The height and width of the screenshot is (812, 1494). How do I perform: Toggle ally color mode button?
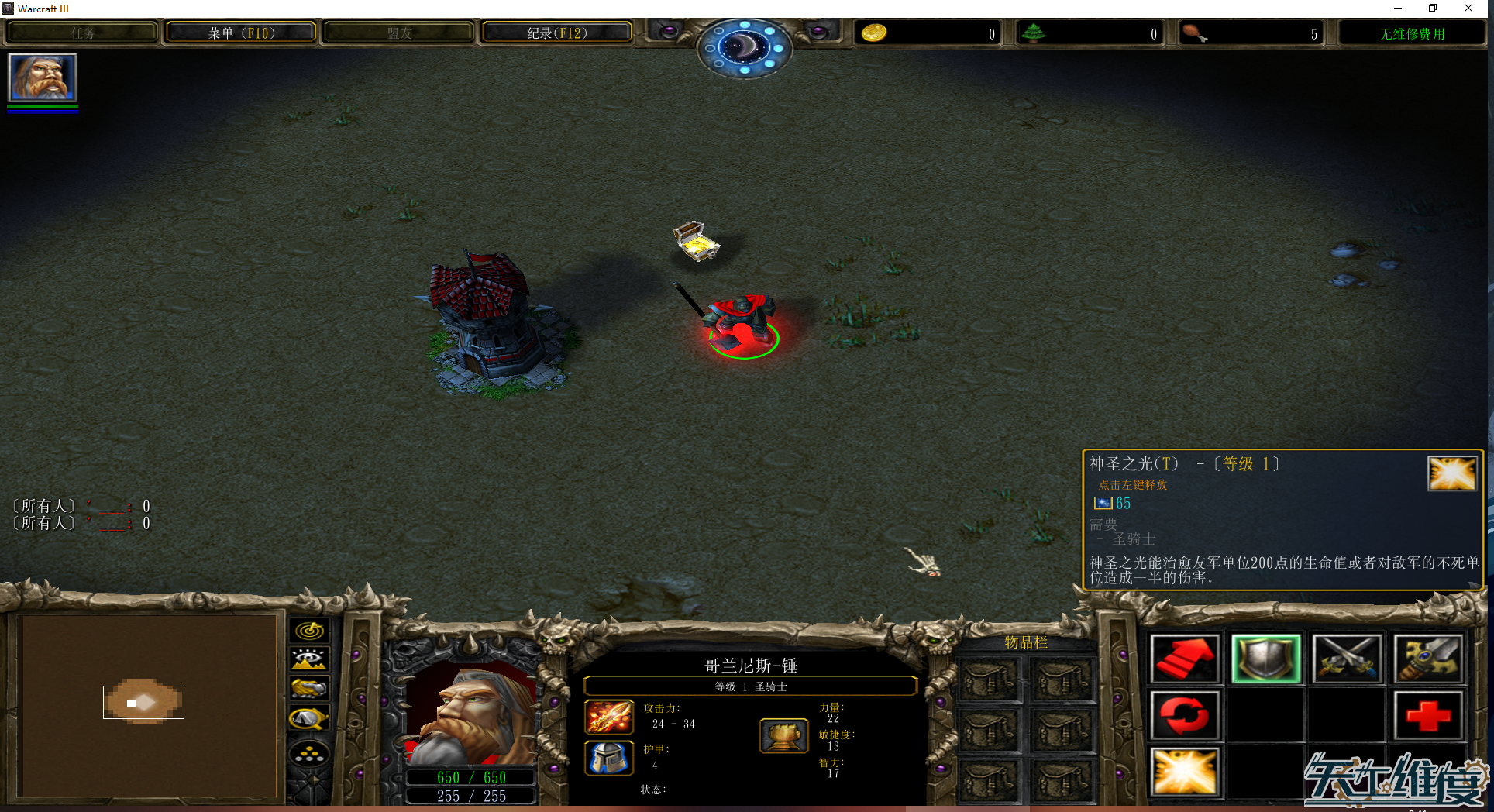309,689
